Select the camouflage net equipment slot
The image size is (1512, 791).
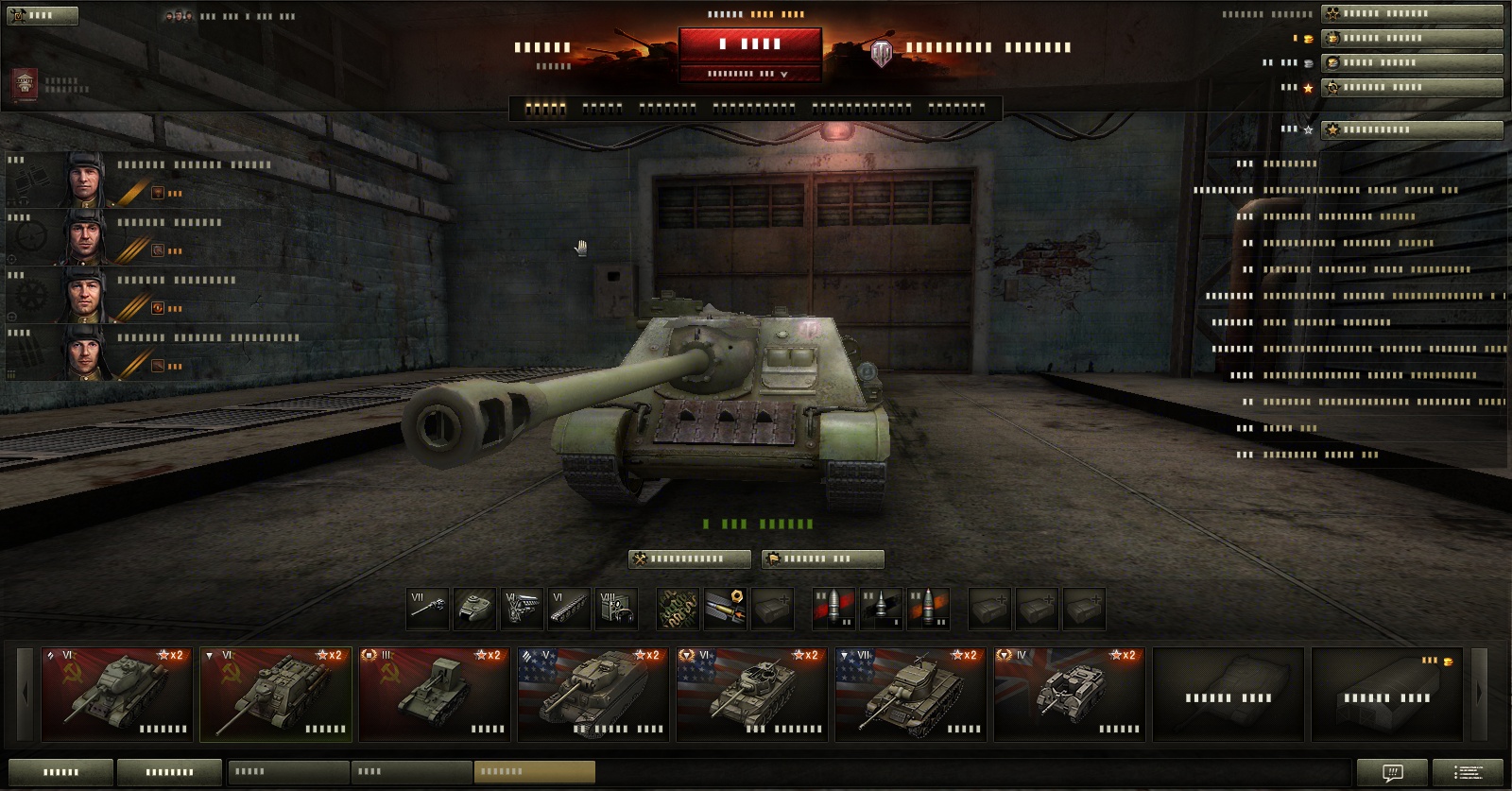[x=678, y=610]
